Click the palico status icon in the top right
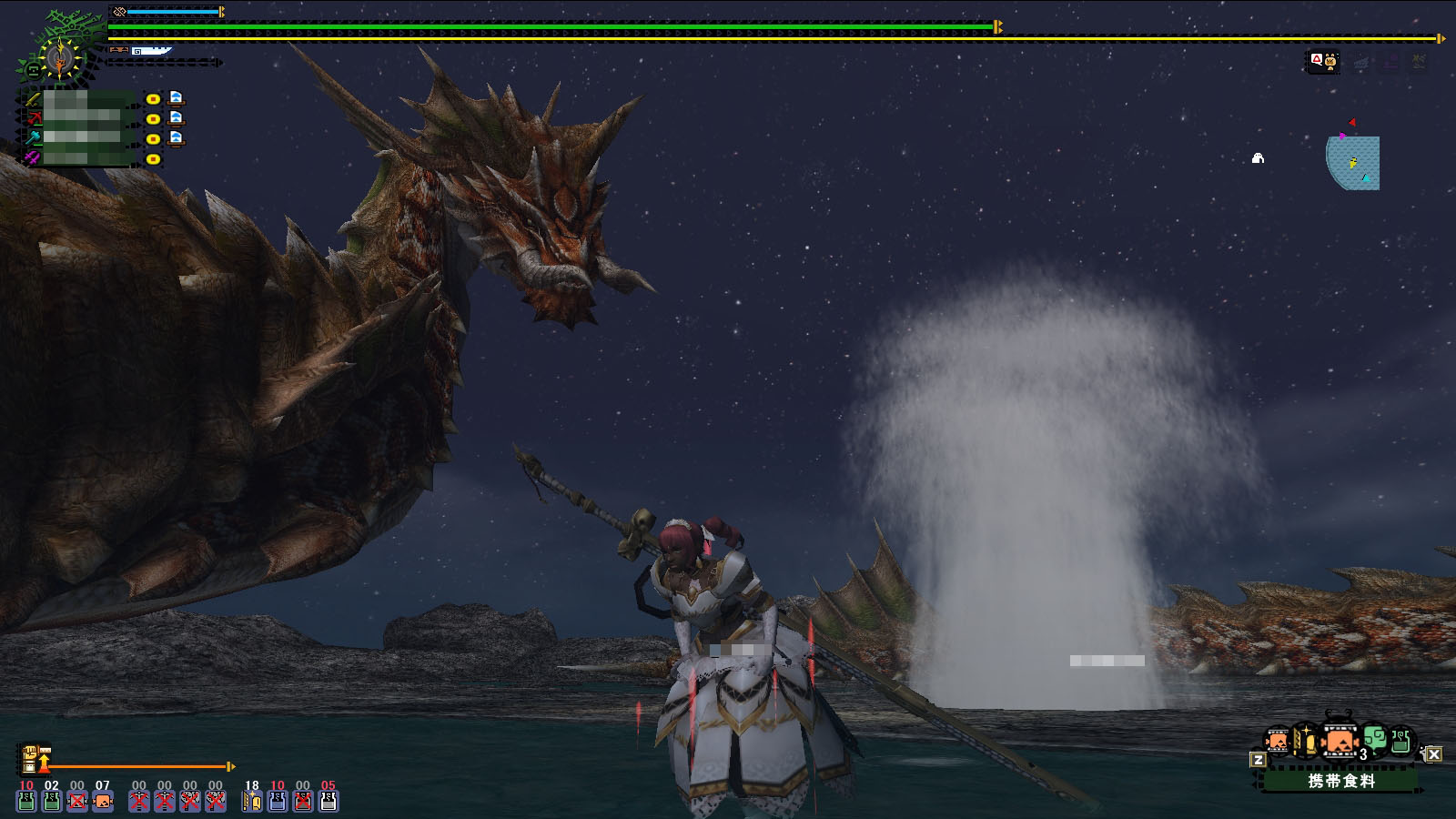Screen dimensions: 1456x819 tap(1323, 62)
